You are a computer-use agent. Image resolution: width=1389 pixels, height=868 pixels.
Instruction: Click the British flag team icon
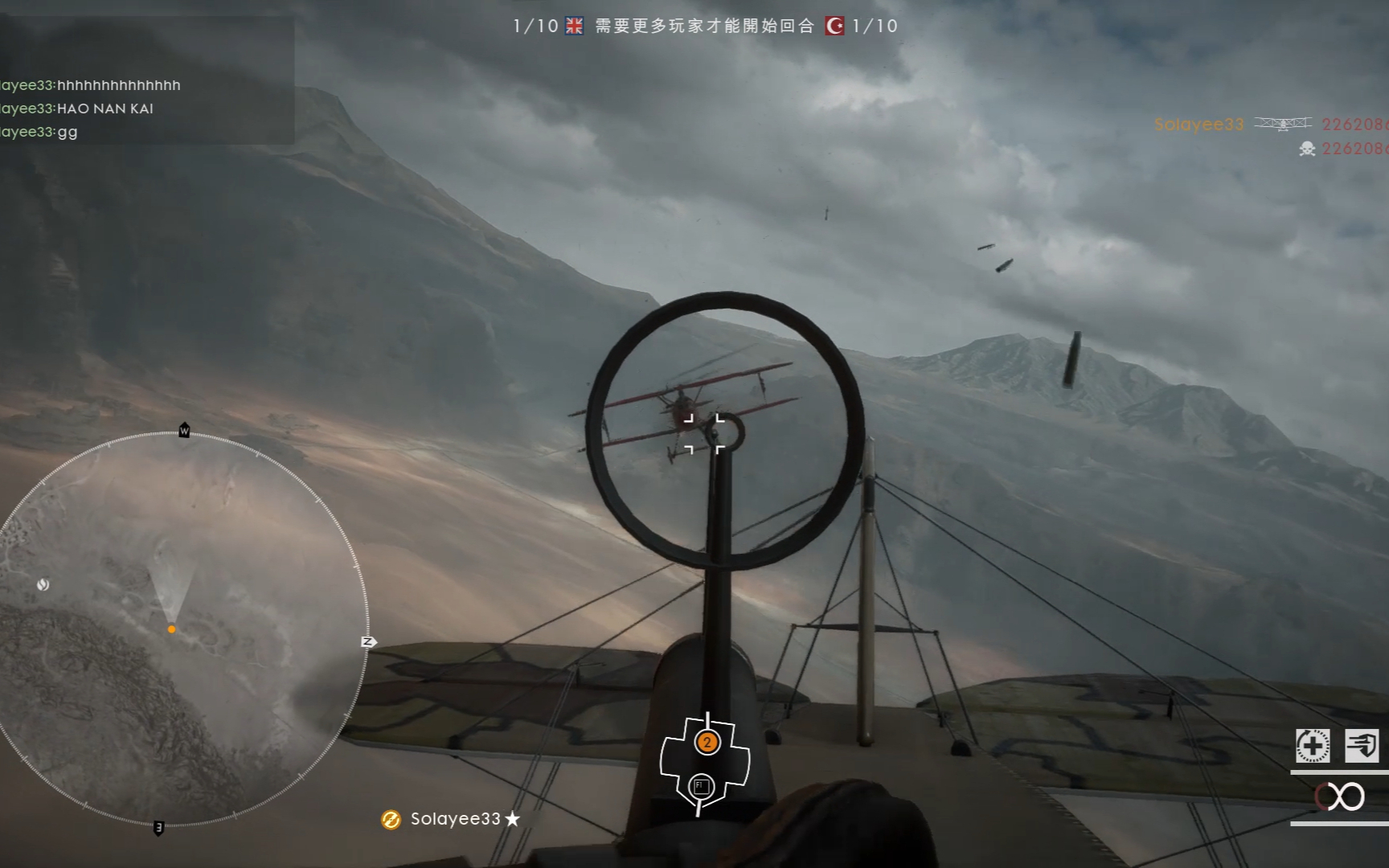[x=574, y=27]
